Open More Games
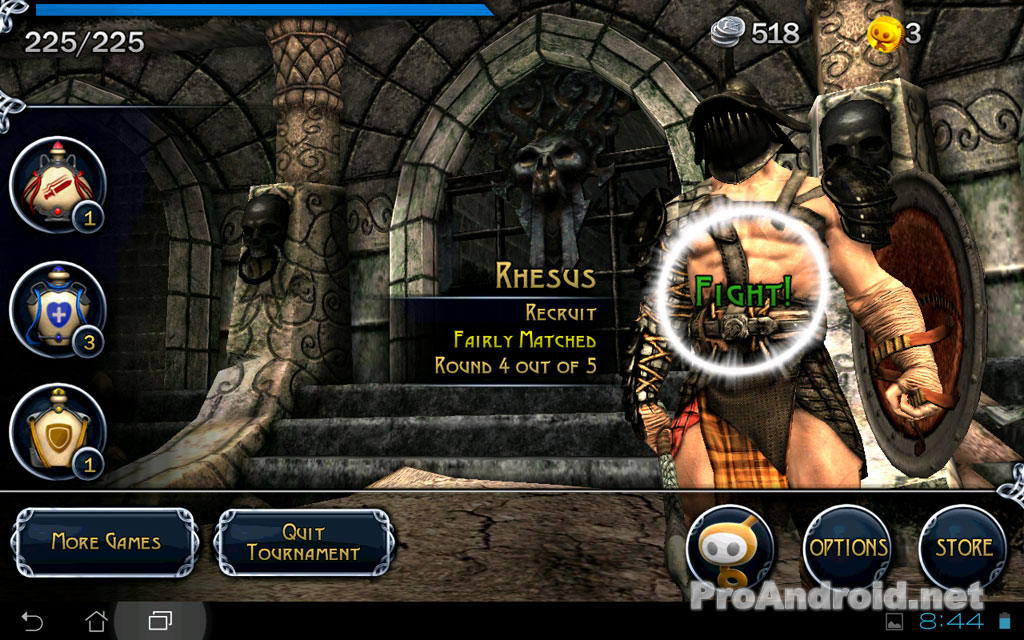The image size is (1024, 640). [x=105, y=542]
